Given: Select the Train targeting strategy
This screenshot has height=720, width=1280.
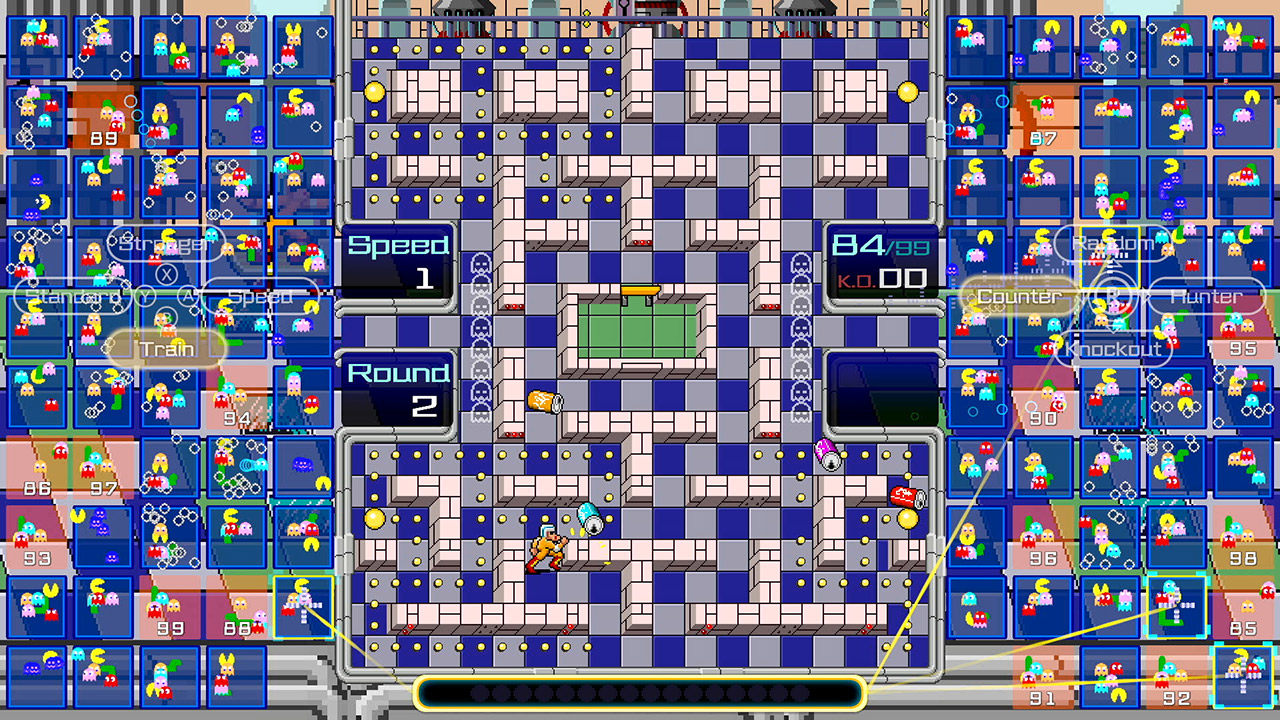Looking at the screenshot, I should click(x=168, y=348).
